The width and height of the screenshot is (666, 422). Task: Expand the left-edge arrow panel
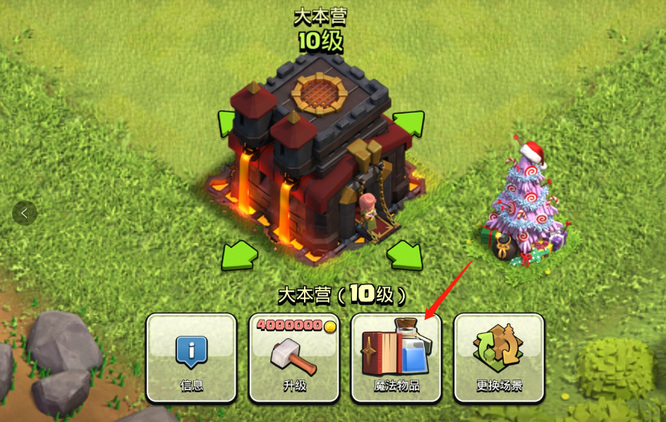tap(25, 212)
